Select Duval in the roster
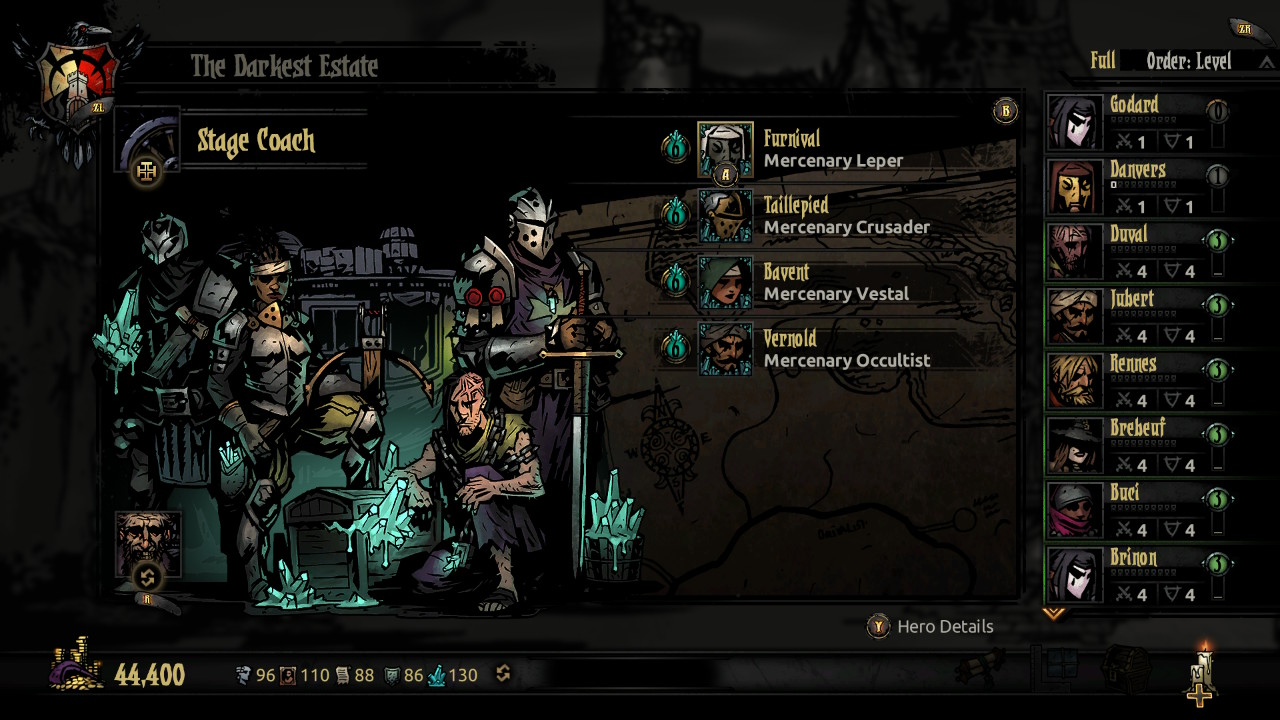 [x=1075, y=251]
